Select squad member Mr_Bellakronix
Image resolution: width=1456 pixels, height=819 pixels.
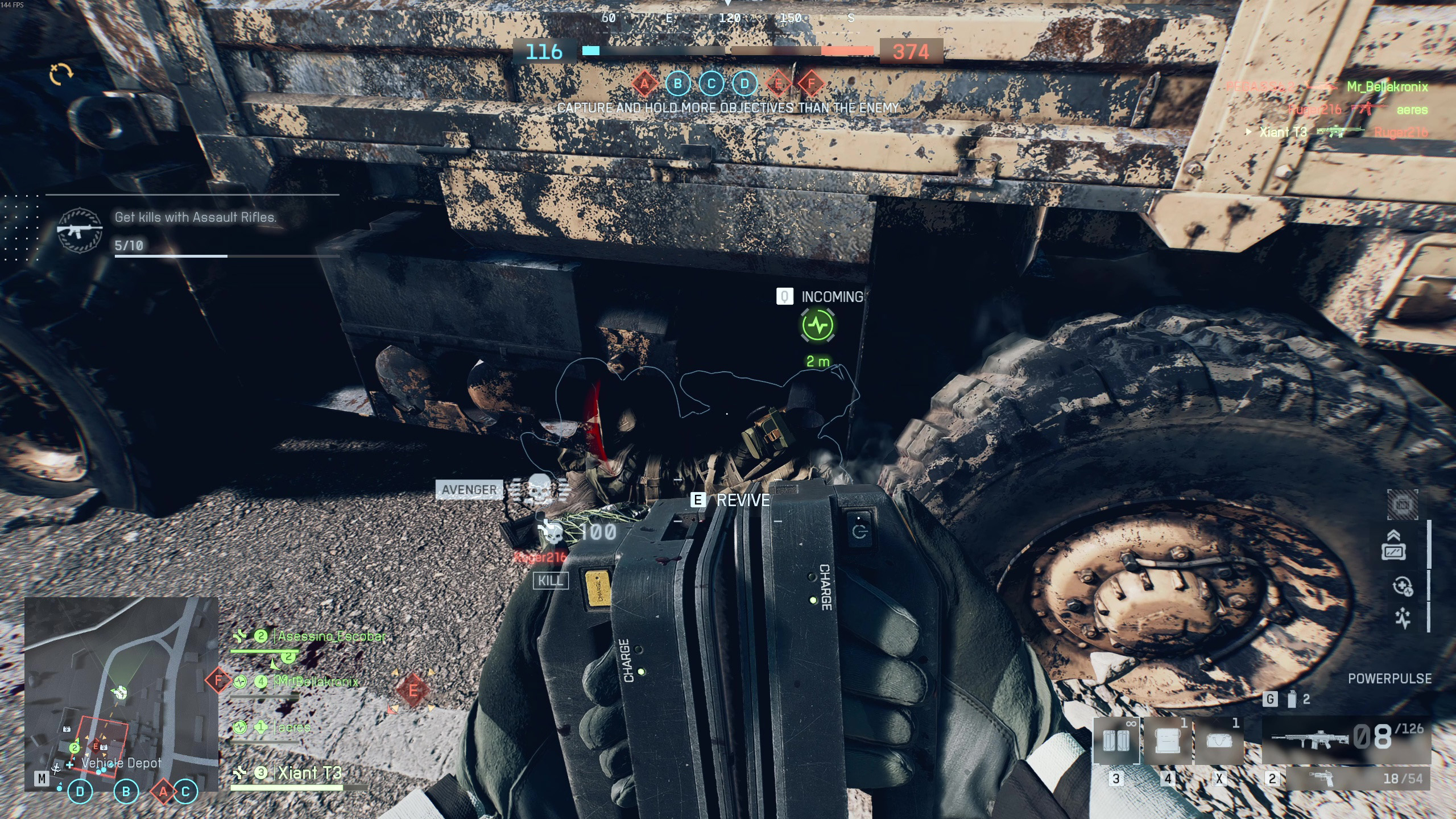tap(318, 681)
